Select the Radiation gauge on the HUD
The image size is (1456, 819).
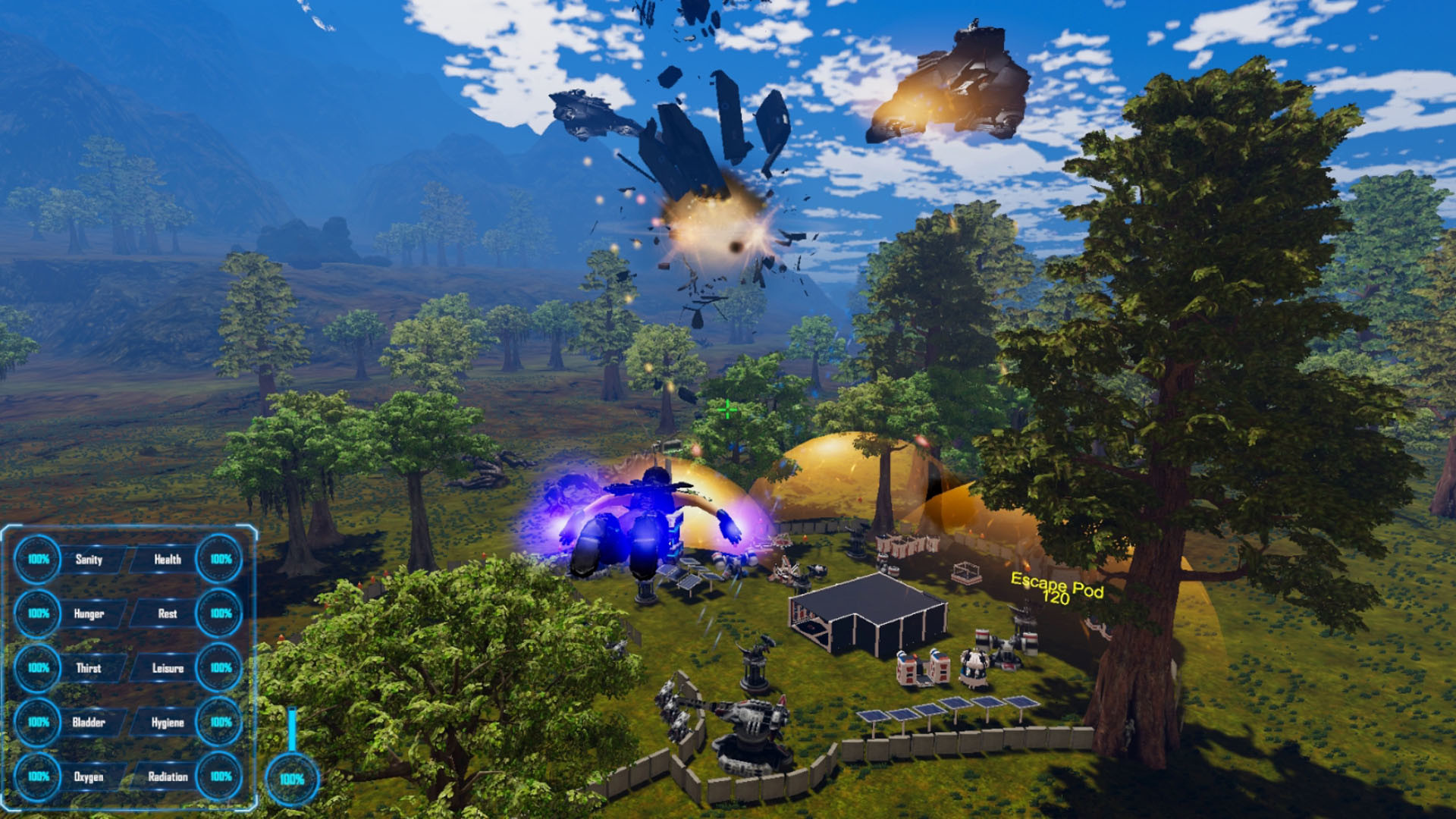click(x=218, y=777)
